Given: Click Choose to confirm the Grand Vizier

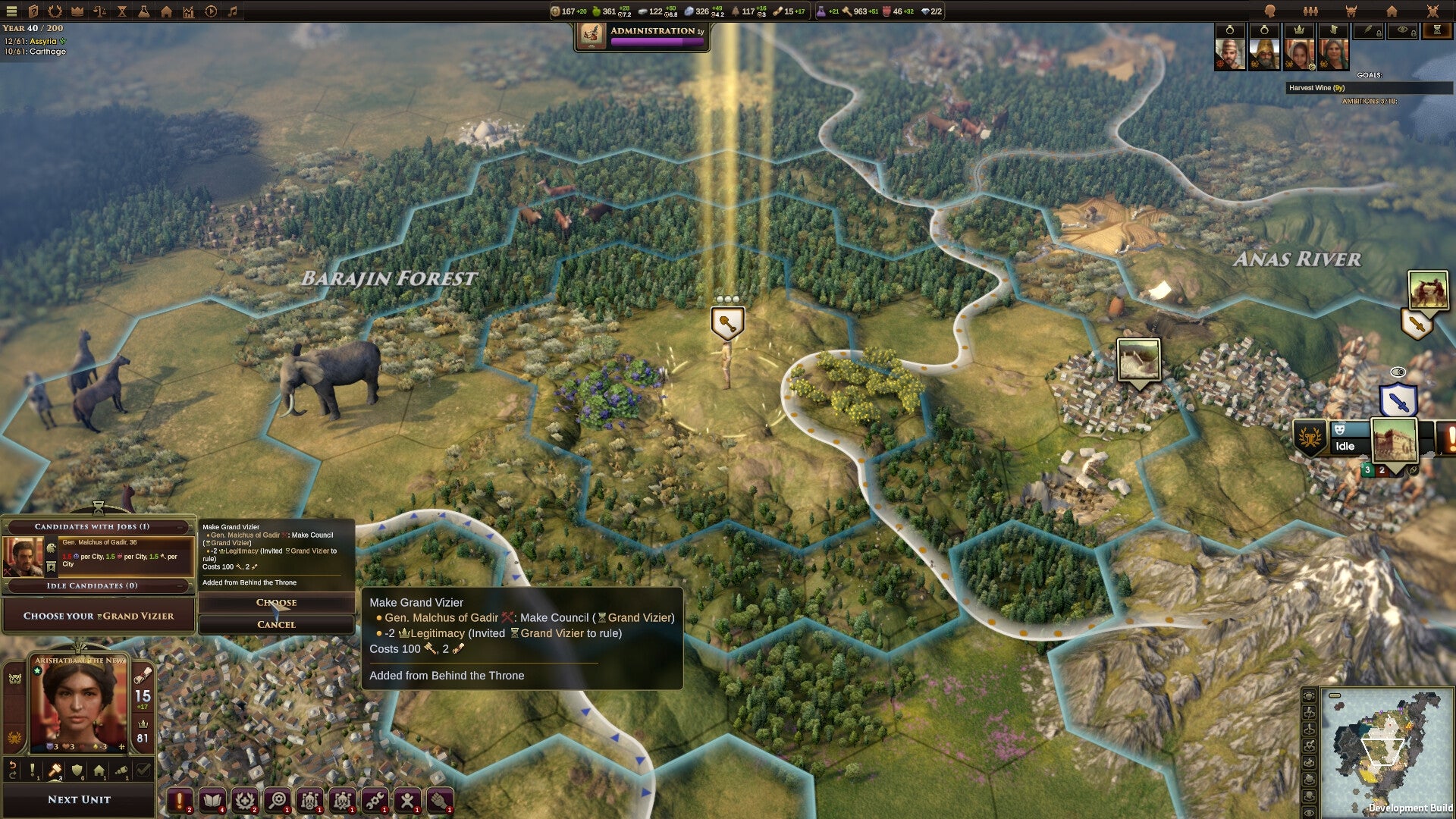Looking at the screenshot, I should tap(275, 603).
